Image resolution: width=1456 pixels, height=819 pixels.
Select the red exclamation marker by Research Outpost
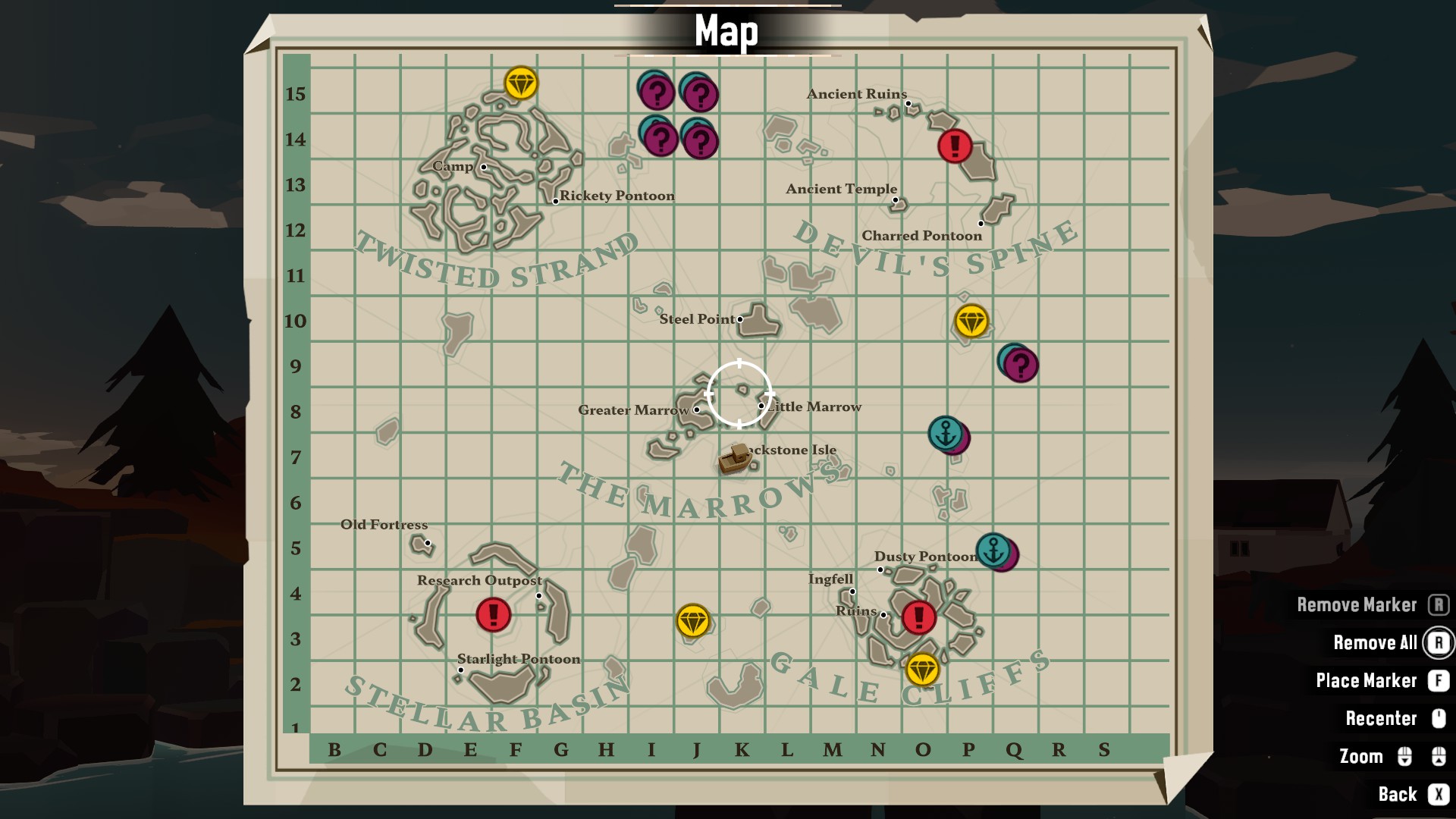click(x=493, y=614)
